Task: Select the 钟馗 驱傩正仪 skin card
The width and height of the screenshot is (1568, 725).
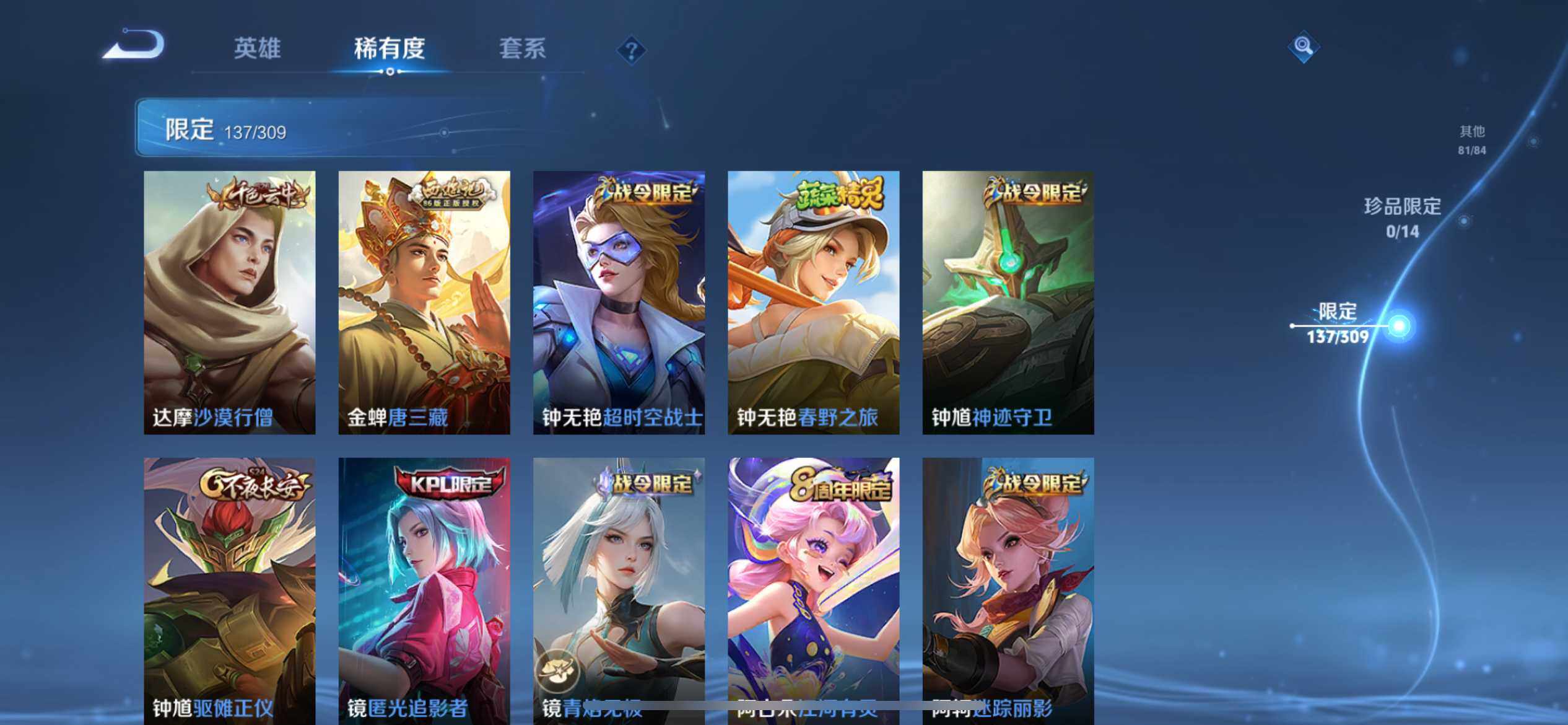Action: (x=230, y=589)
